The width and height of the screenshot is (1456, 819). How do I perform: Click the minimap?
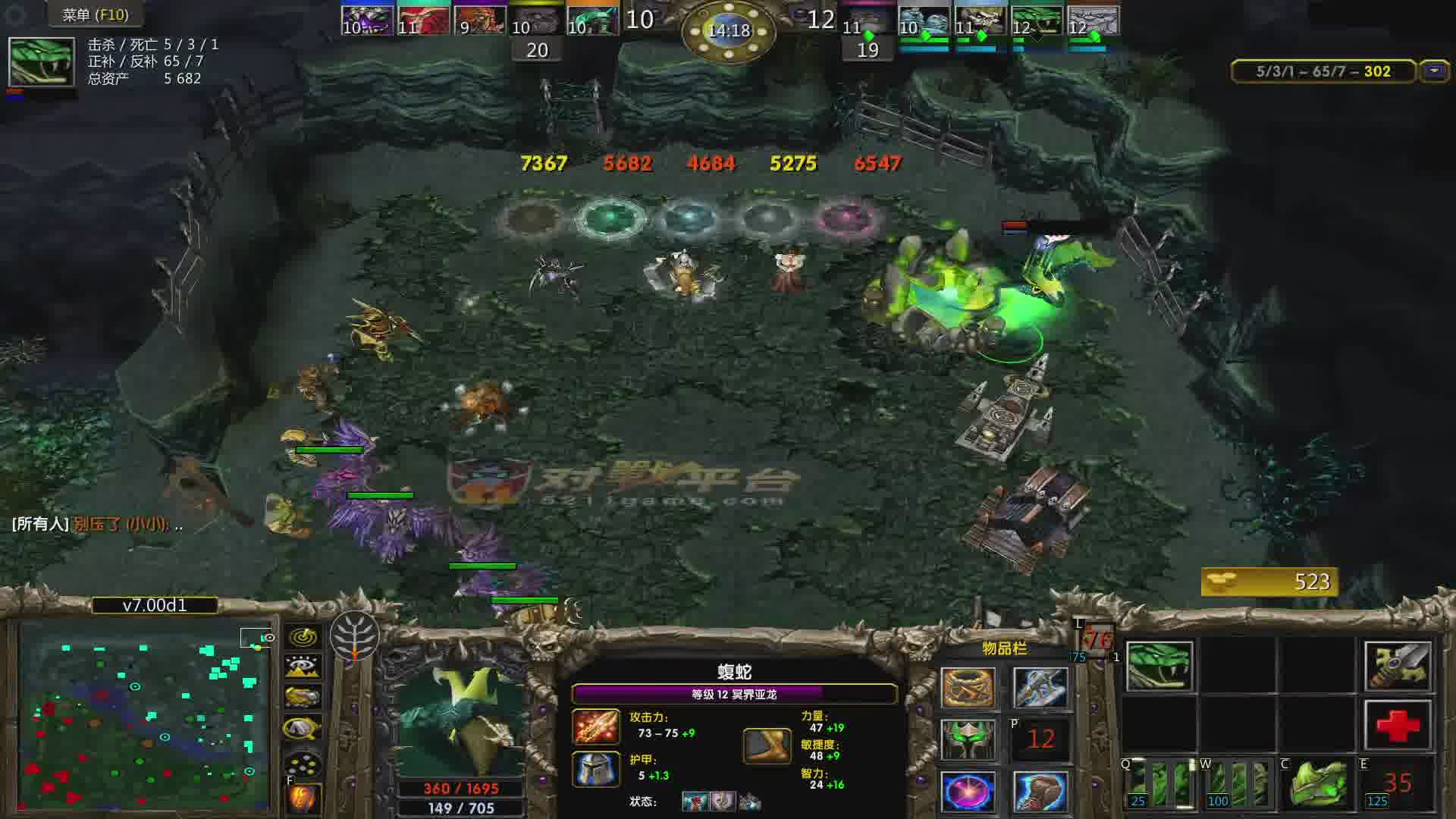(x=144, y=717)
